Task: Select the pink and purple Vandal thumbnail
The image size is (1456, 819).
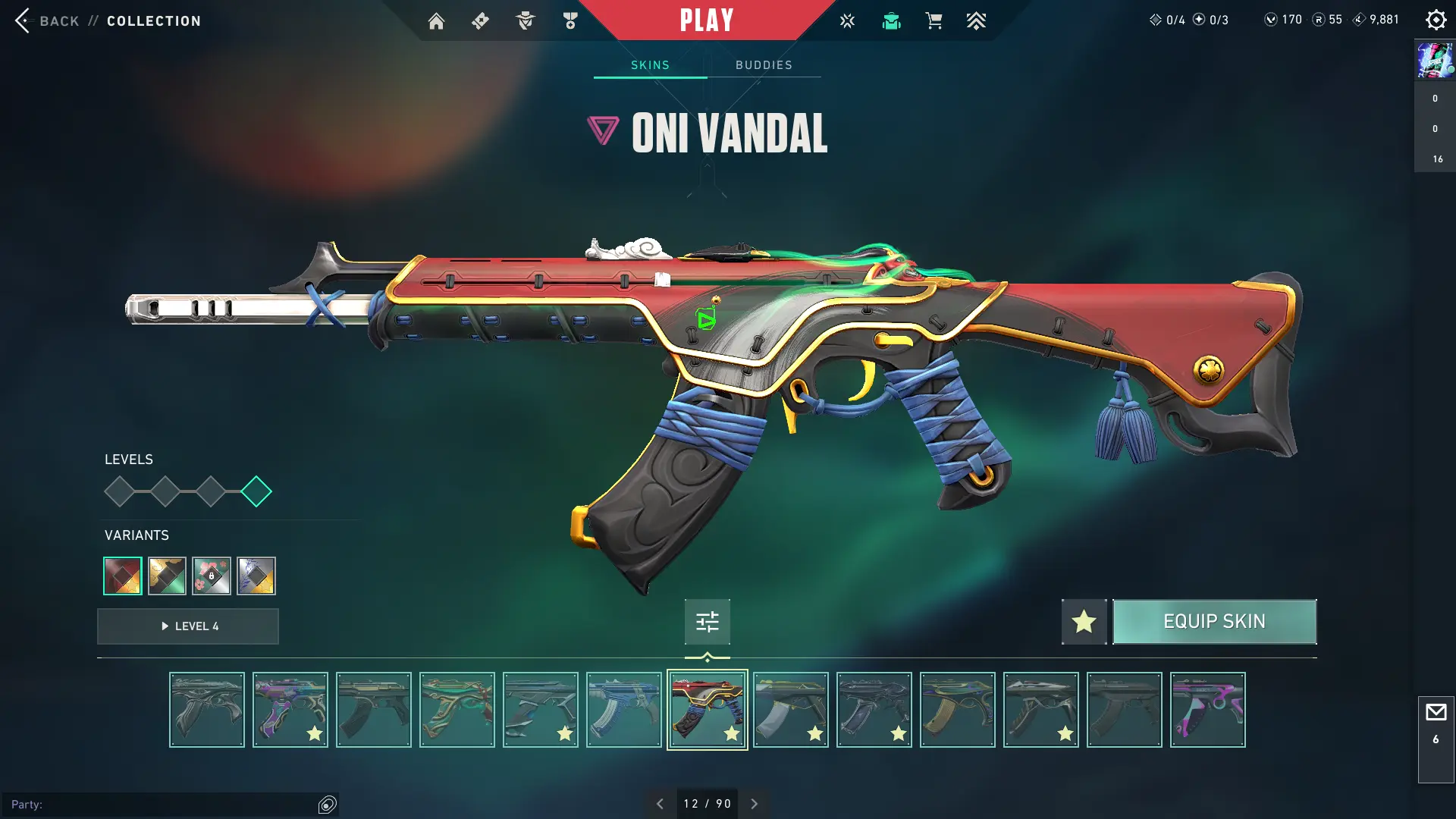Action: pos(1207,710)
